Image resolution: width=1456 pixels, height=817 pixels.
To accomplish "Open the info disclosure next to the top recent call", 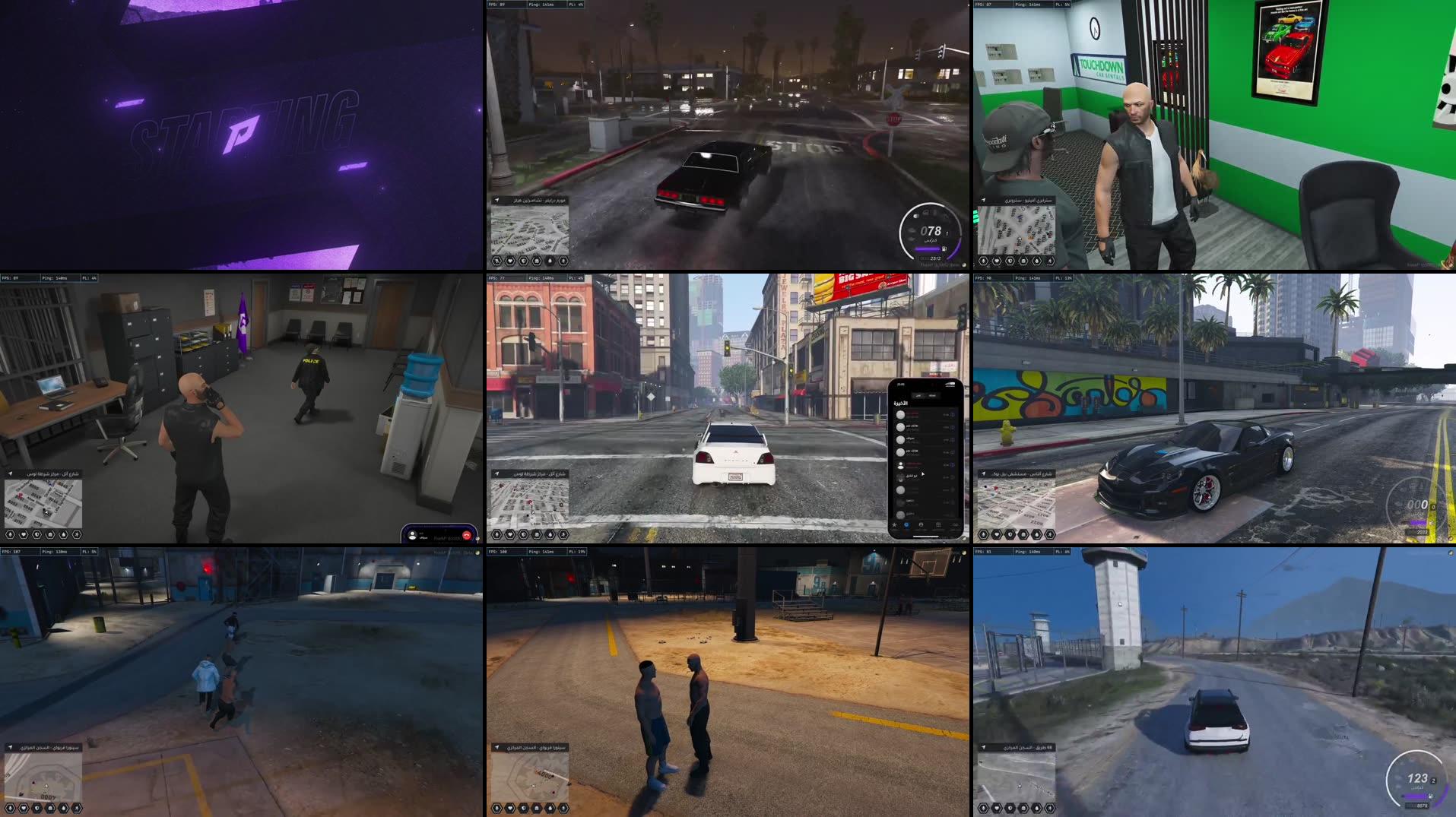I will pyautogui.click(x=953, y=414).
